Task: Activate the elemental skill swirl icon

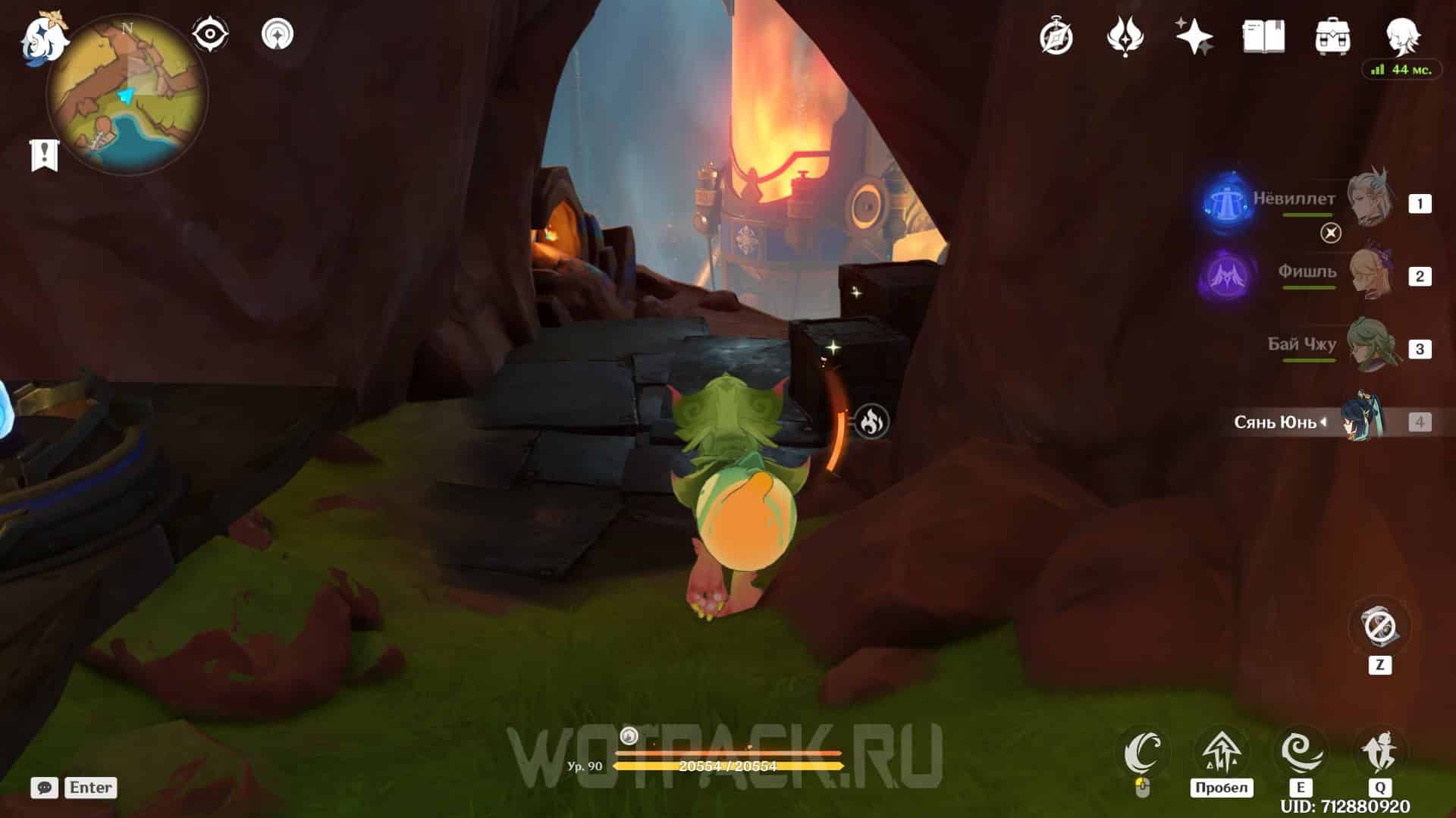Action: [x=1301, y=751]
